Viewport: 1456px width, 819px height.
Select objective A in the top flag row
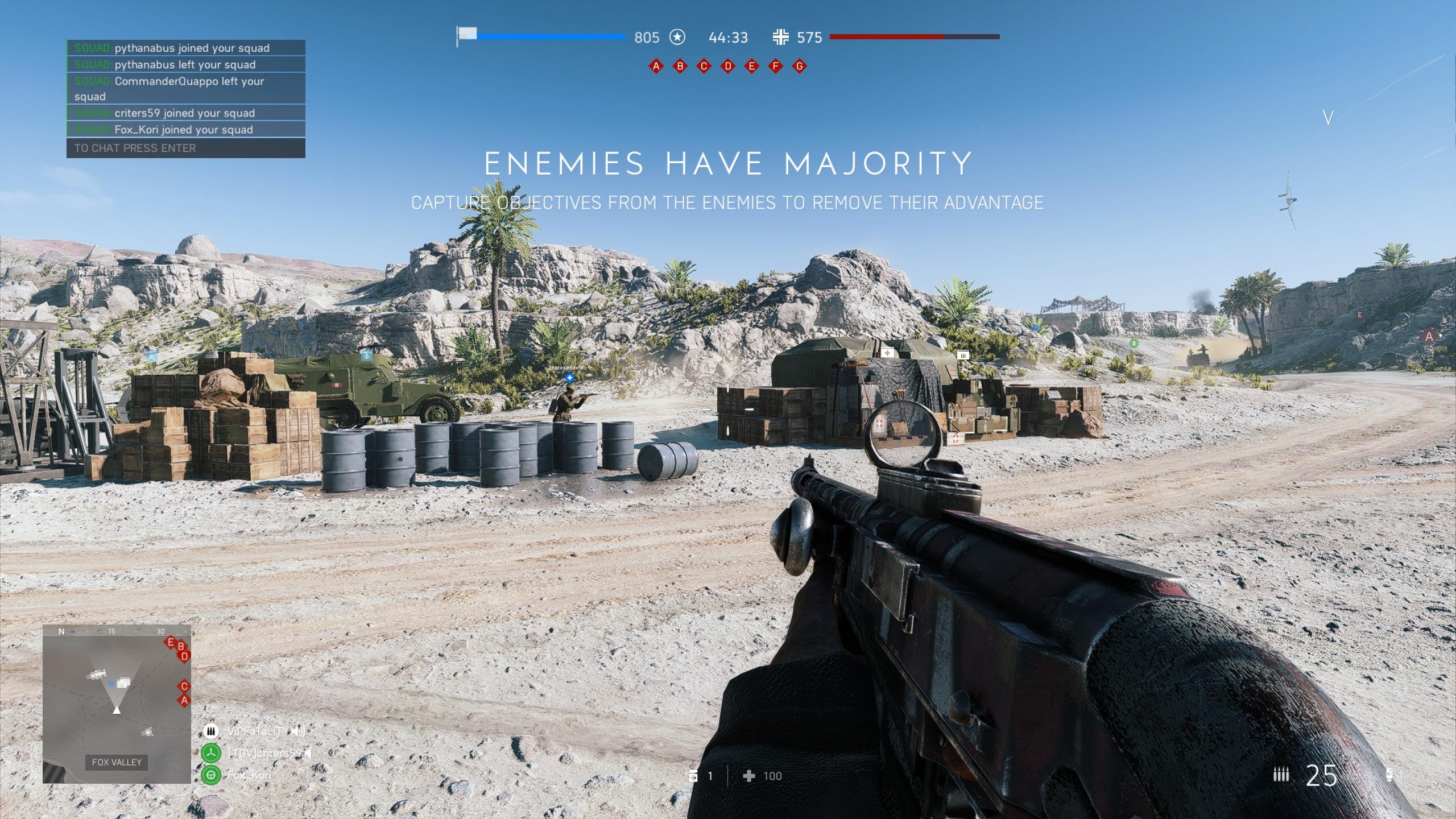point(656,67)
